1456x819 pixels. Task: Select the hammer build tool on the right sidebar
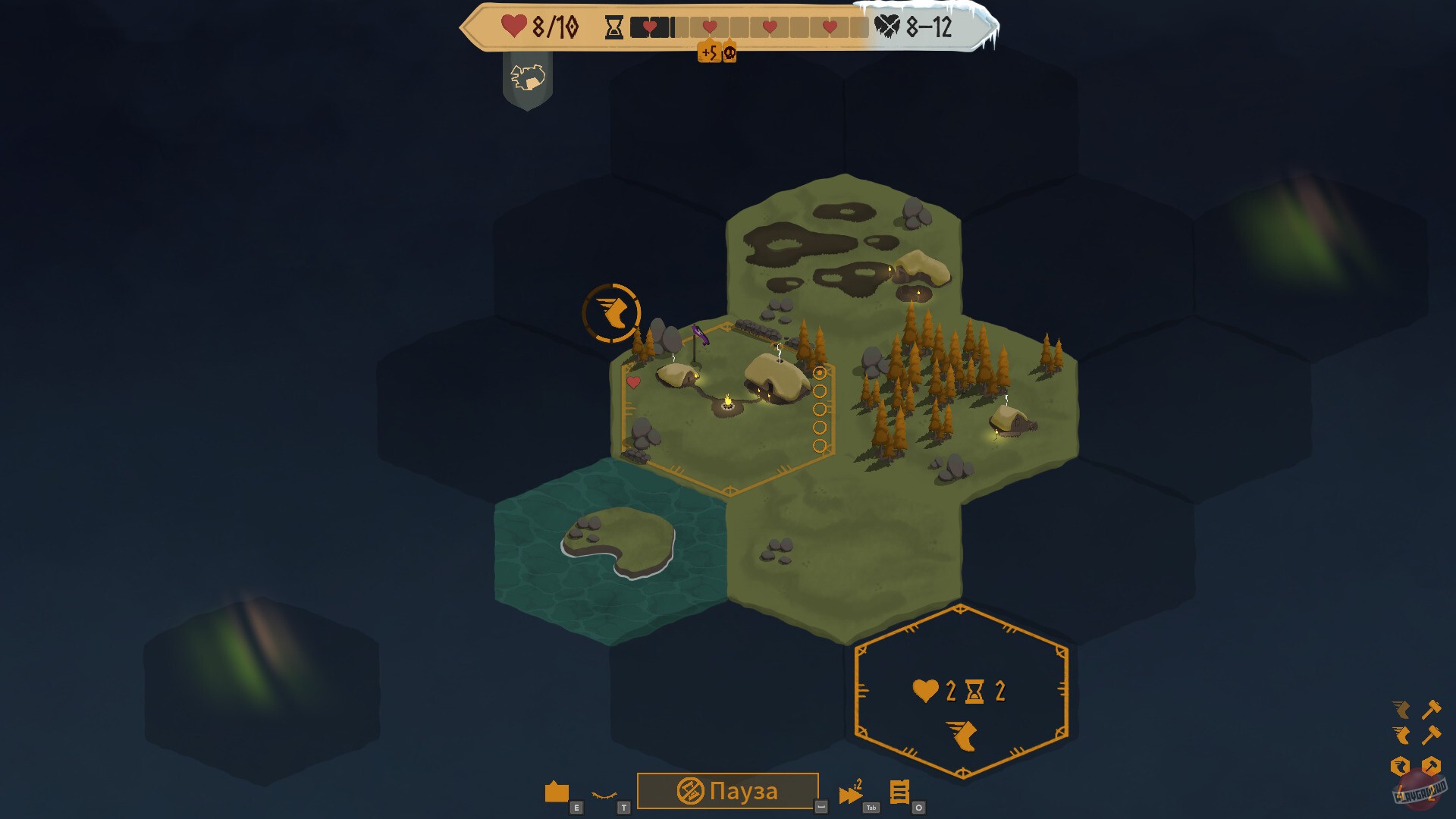pos(1432,735)
